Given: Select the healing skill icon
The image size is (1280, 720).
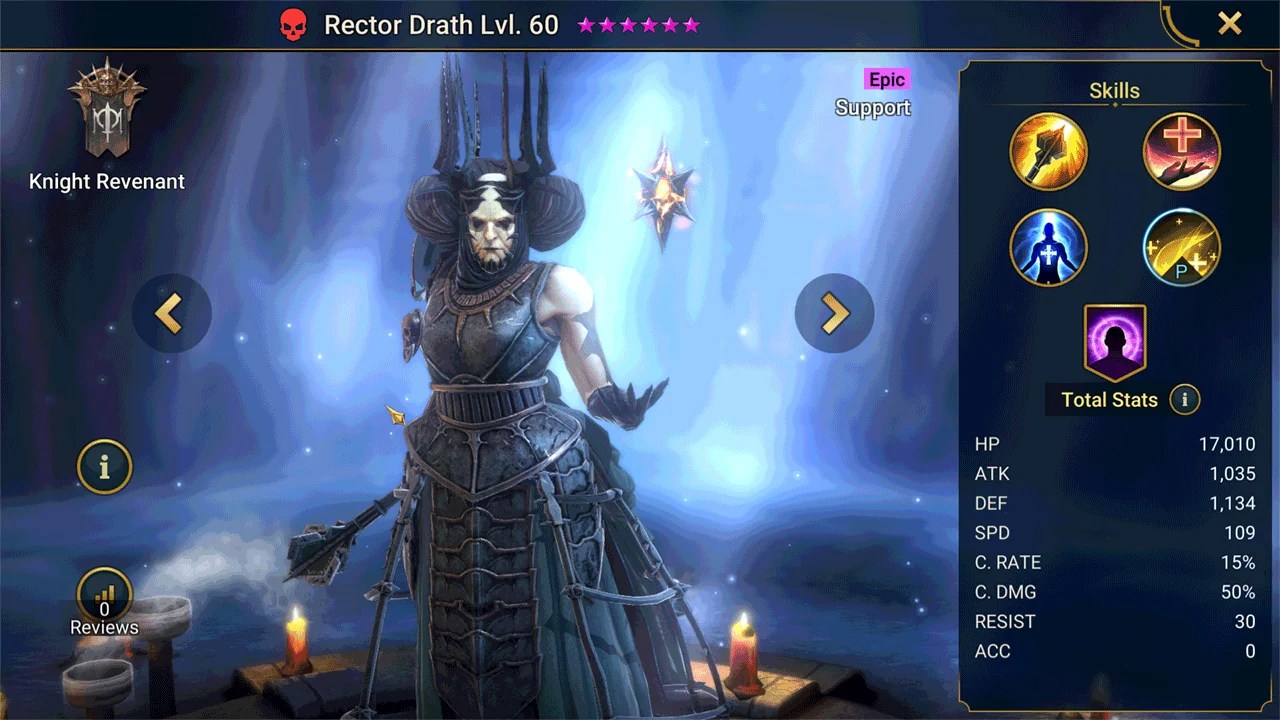Looking at the screenshot, I should point(1182,151).
